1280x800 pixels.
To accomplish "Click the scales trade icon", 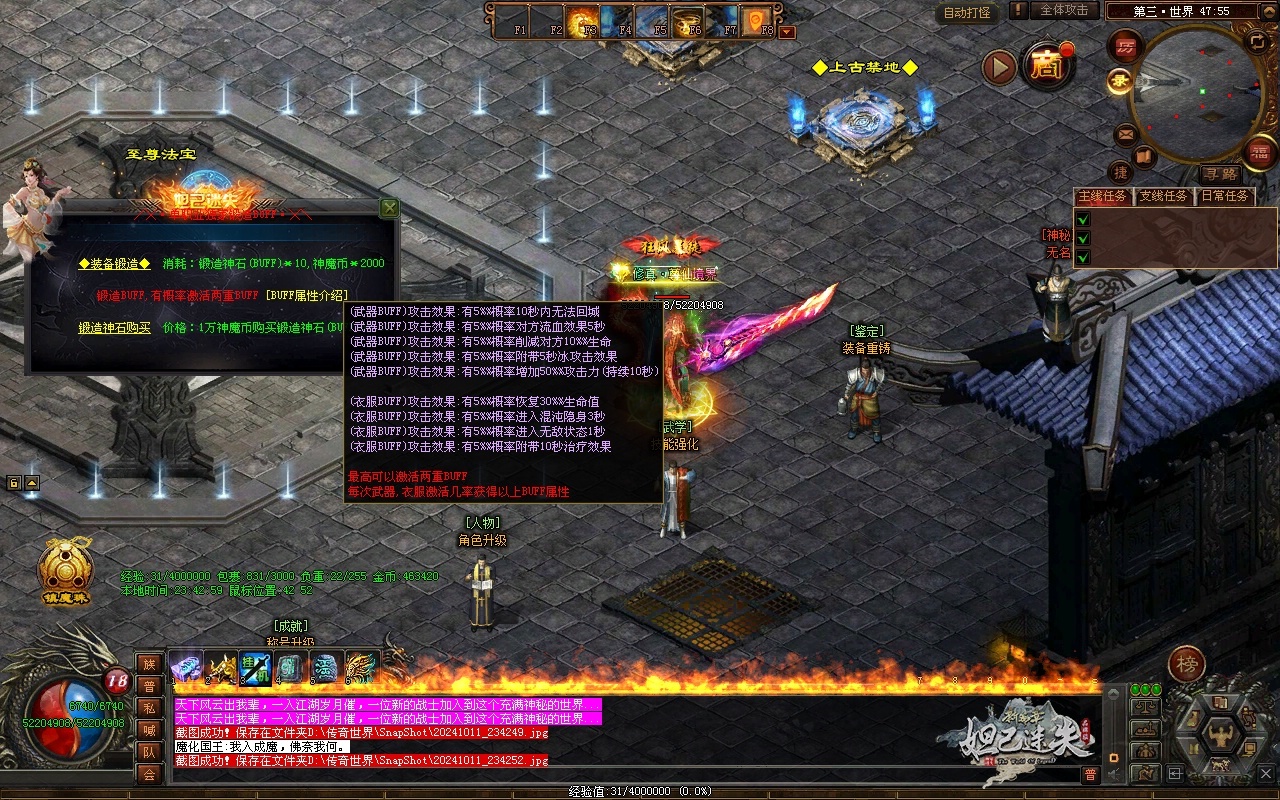I will click(1144, 707).
